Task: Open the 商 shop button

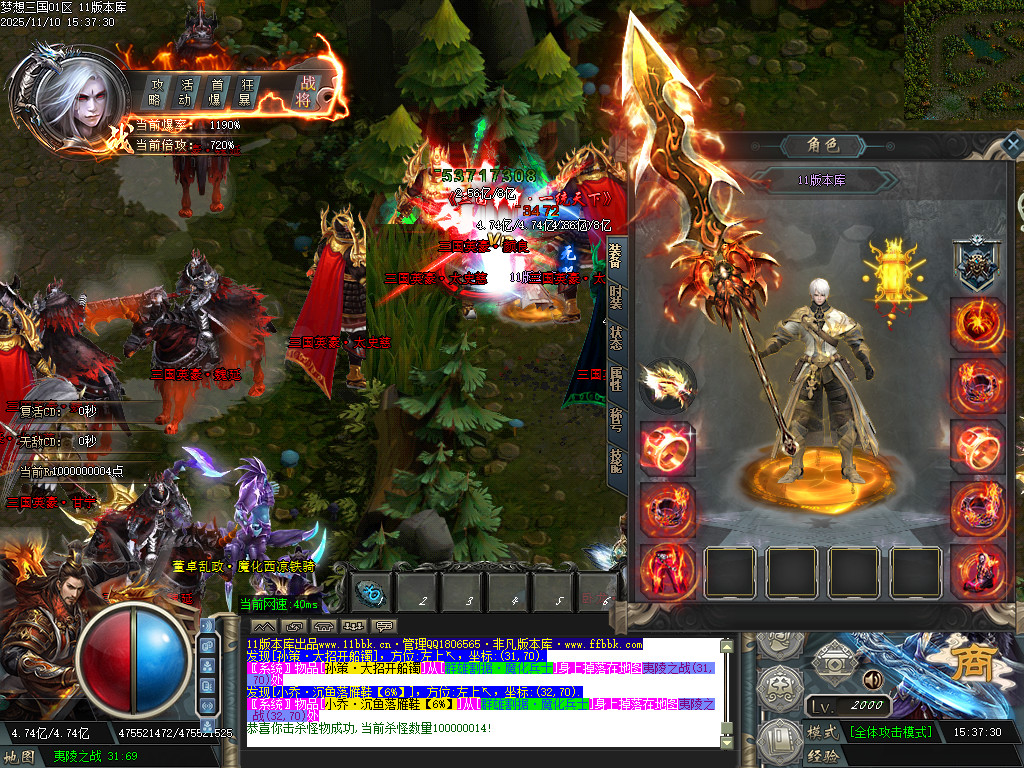Action: coord(971,667)
